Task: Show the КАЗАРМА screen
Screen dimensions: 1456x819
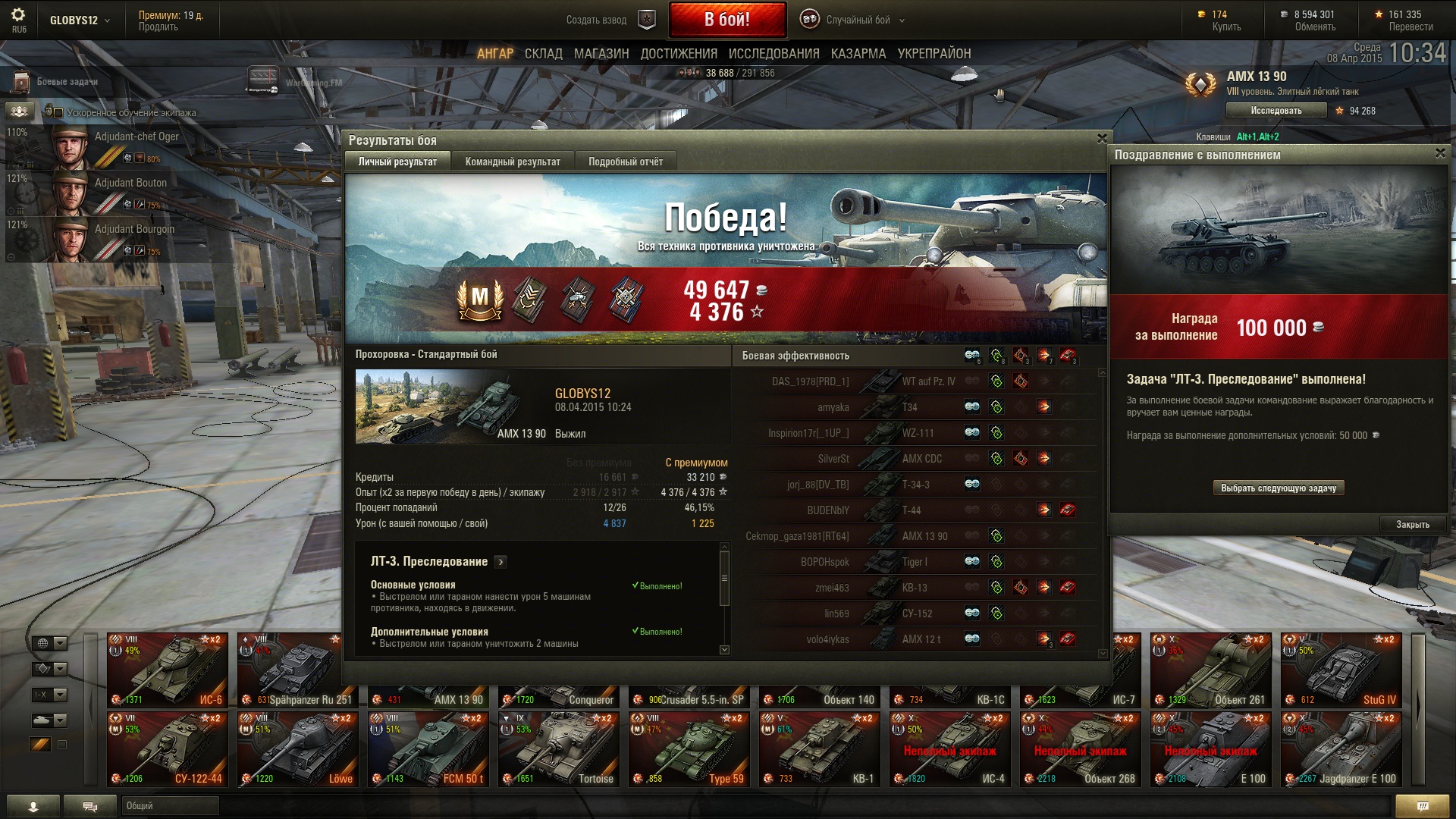Action: click(x=858, y=54)
